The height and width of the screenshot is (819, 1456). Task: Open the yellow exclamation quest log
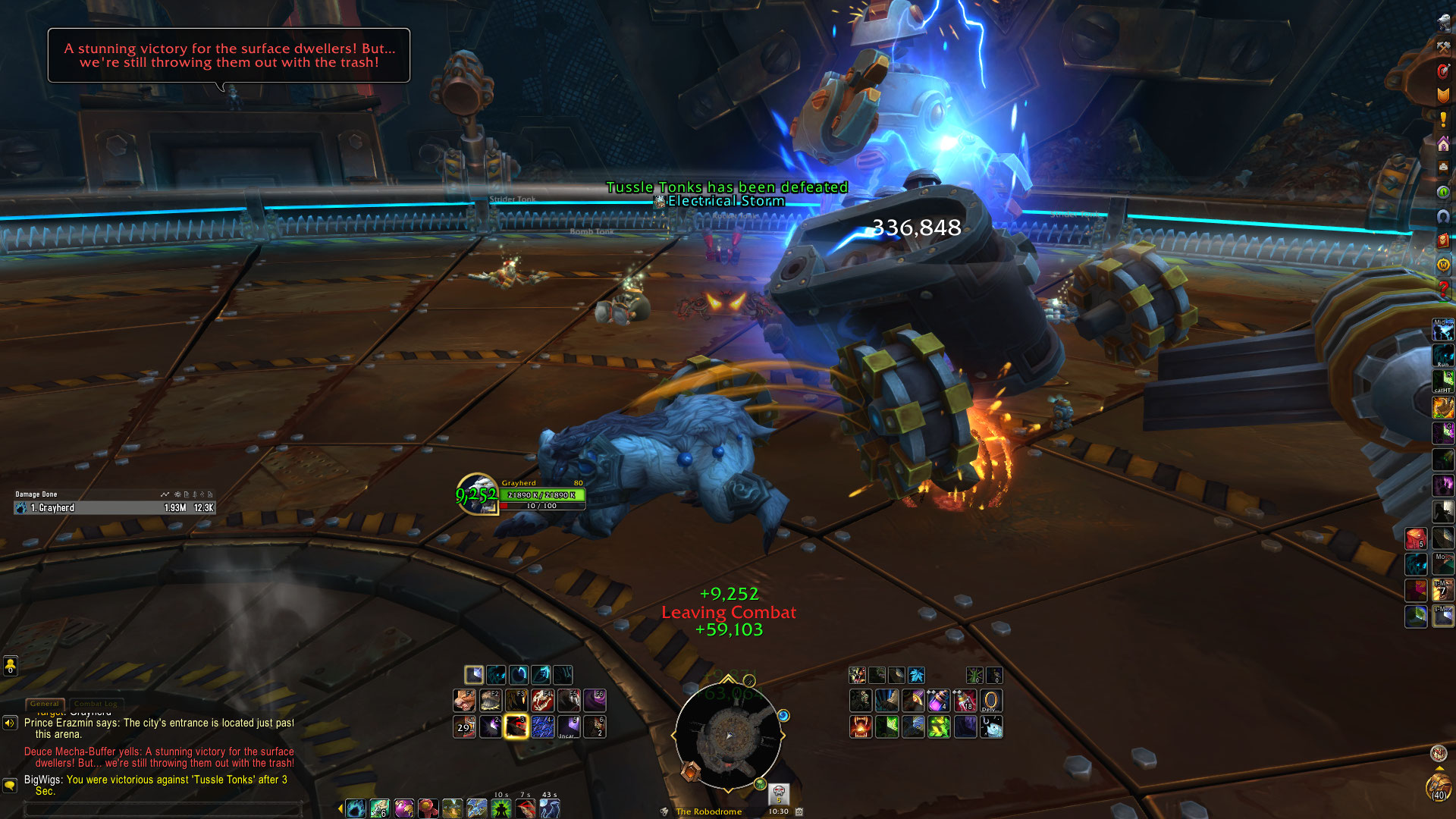1443,120
